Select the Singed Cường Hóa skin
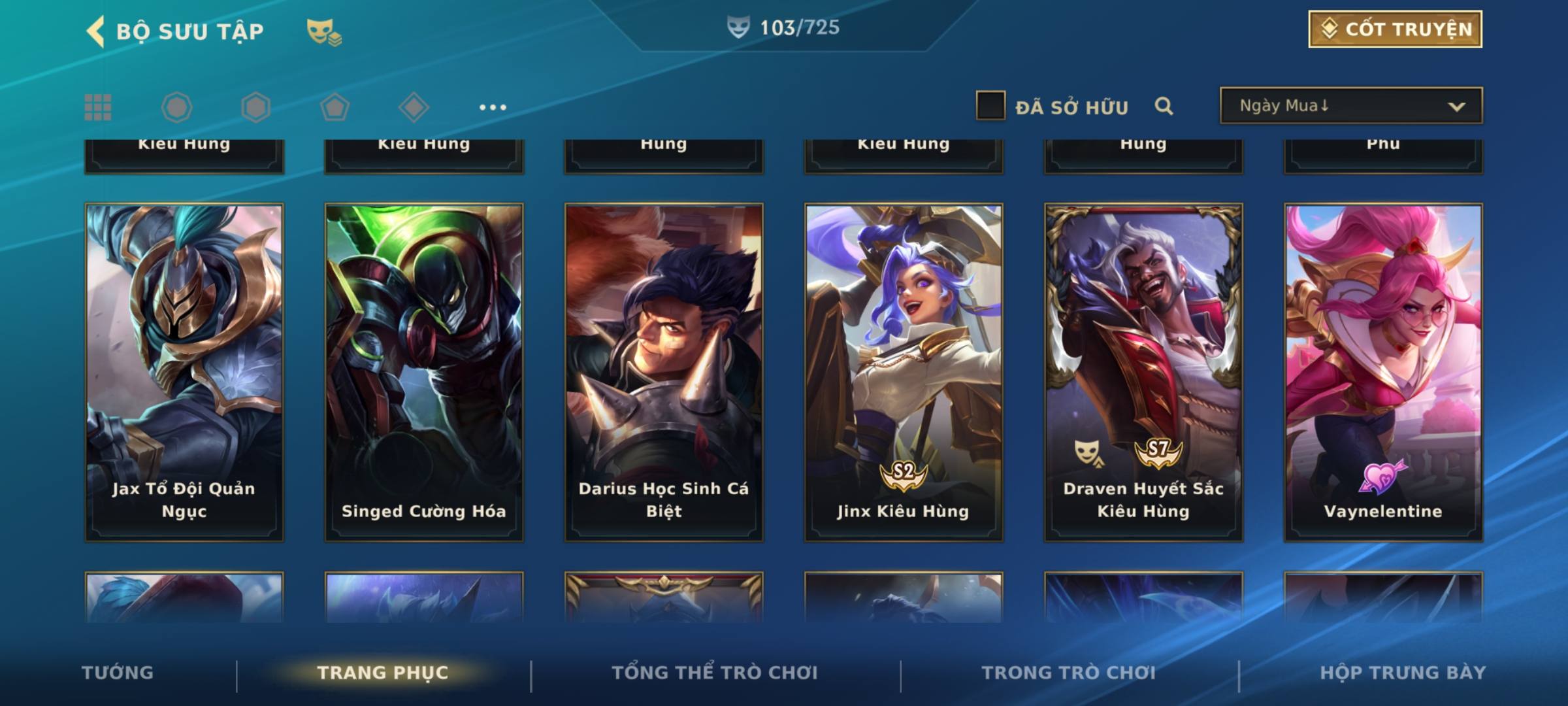The height and width of the screenshot is (706, 1568). [x=424, y=372]
